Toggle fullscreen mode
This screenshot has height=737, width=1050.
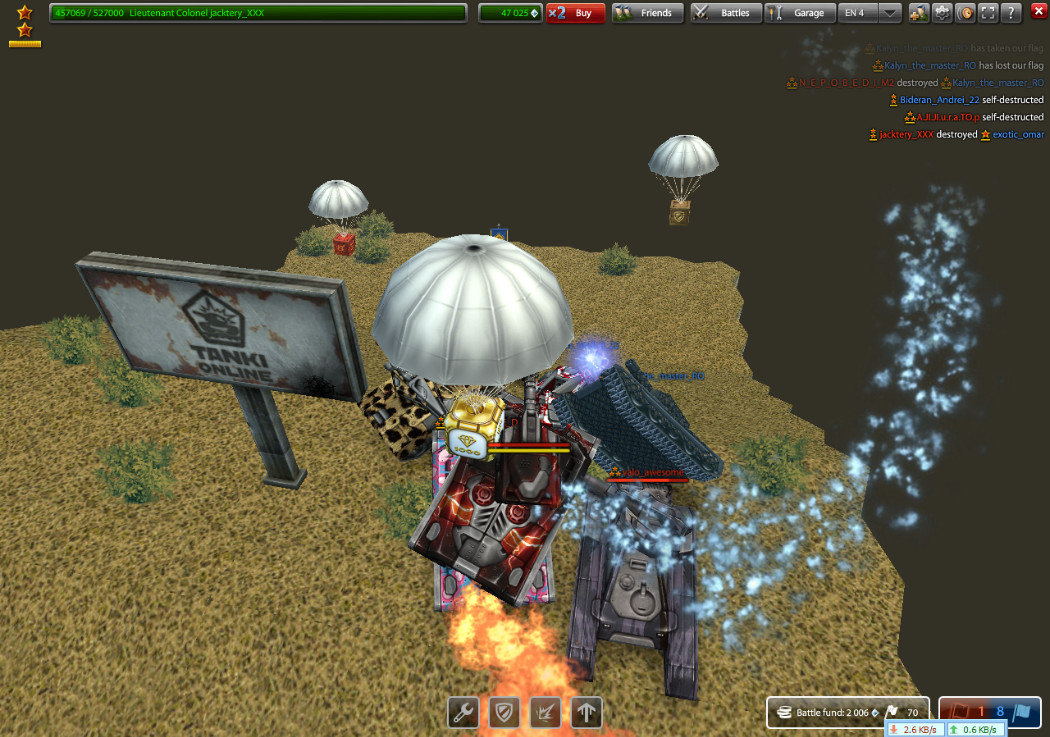pyautogui.click(x=988, y=13)
